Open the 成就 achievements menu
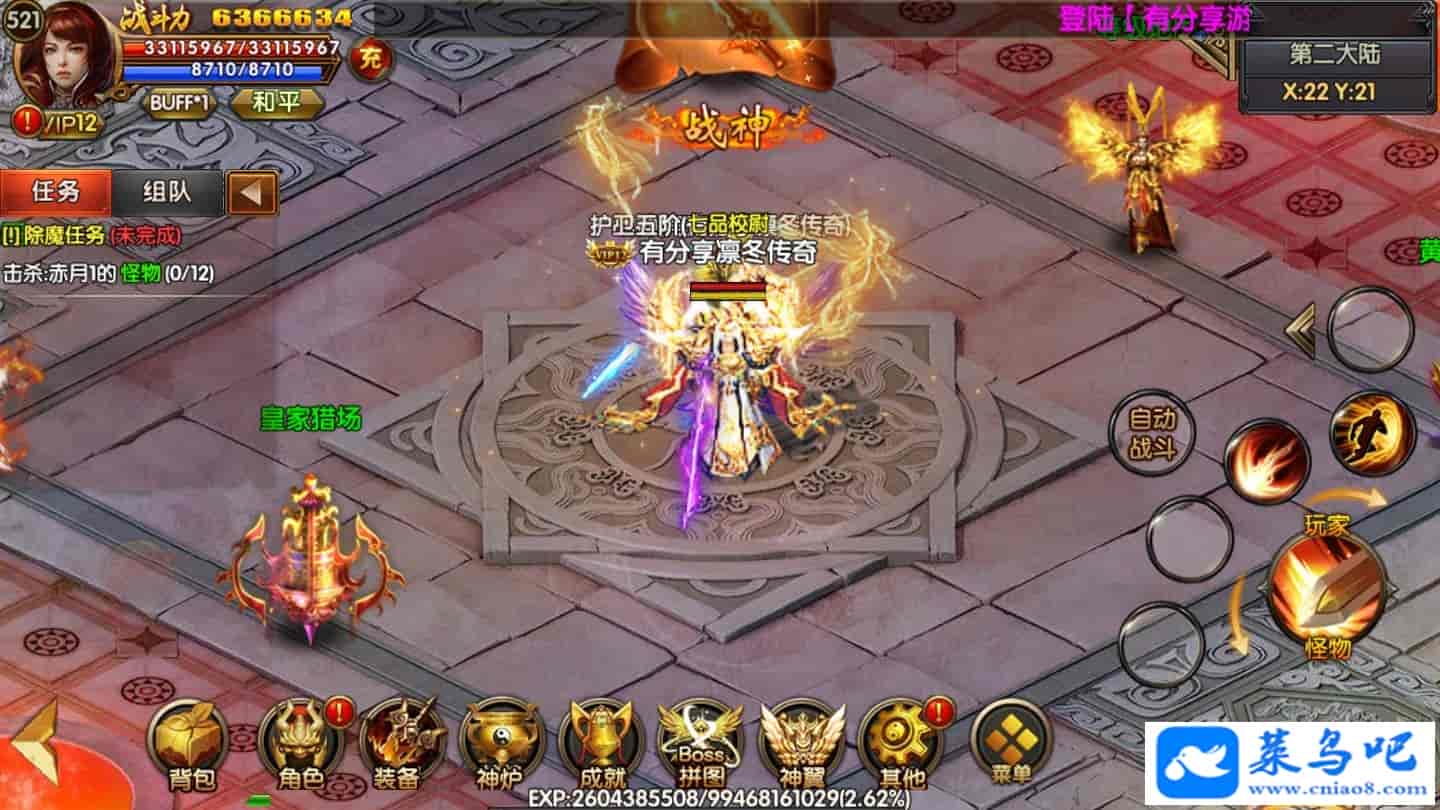 (599, 742)
